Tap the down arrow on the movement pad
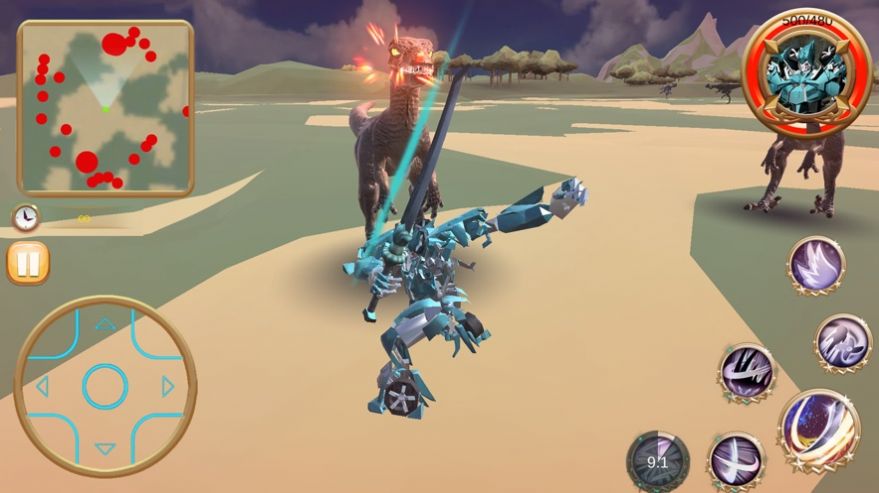Viewport: 879px width, 493px height. 105,449
